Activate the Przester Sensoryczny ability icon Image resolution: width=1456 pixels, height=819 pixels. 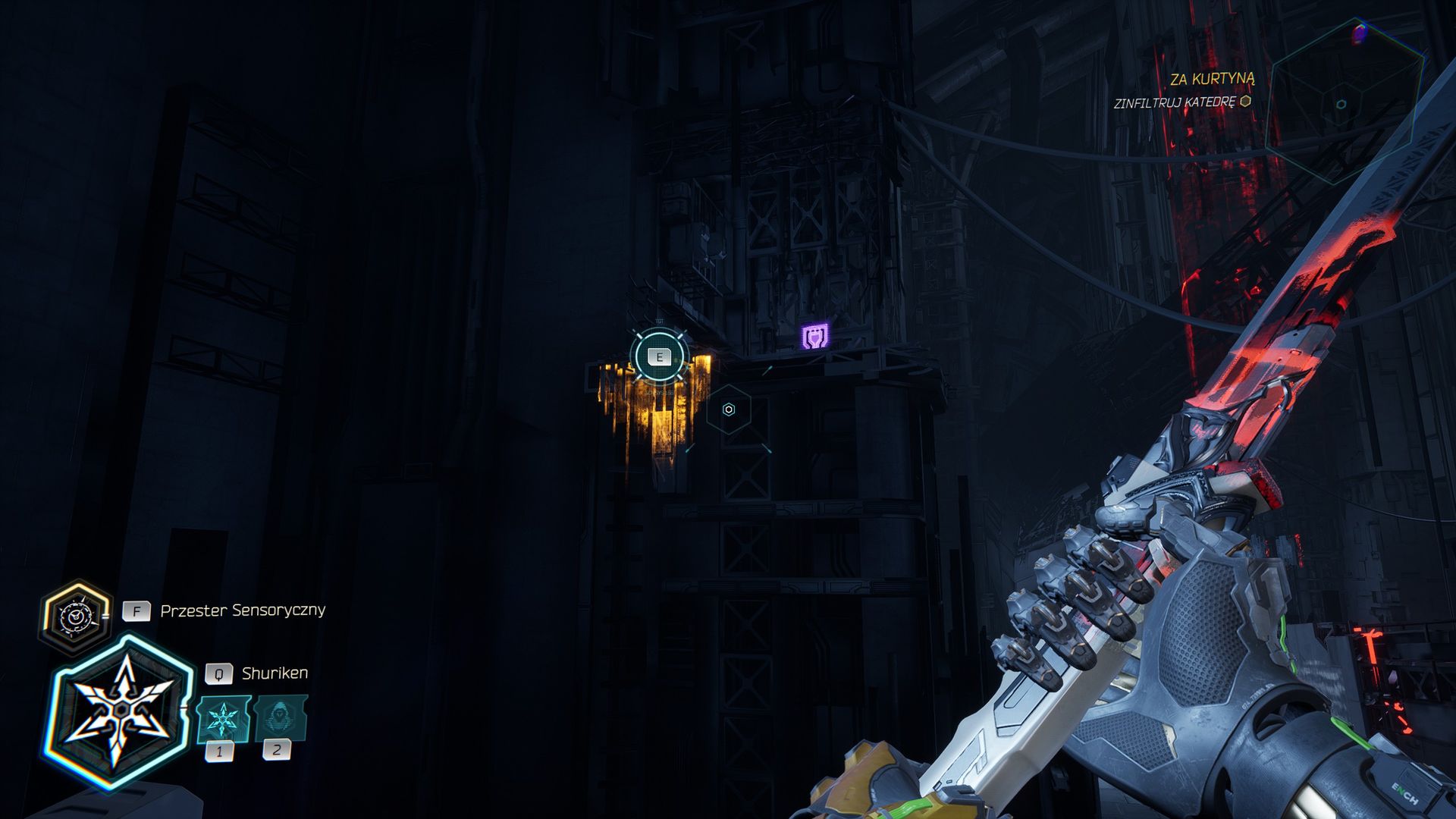pos(74,617)
